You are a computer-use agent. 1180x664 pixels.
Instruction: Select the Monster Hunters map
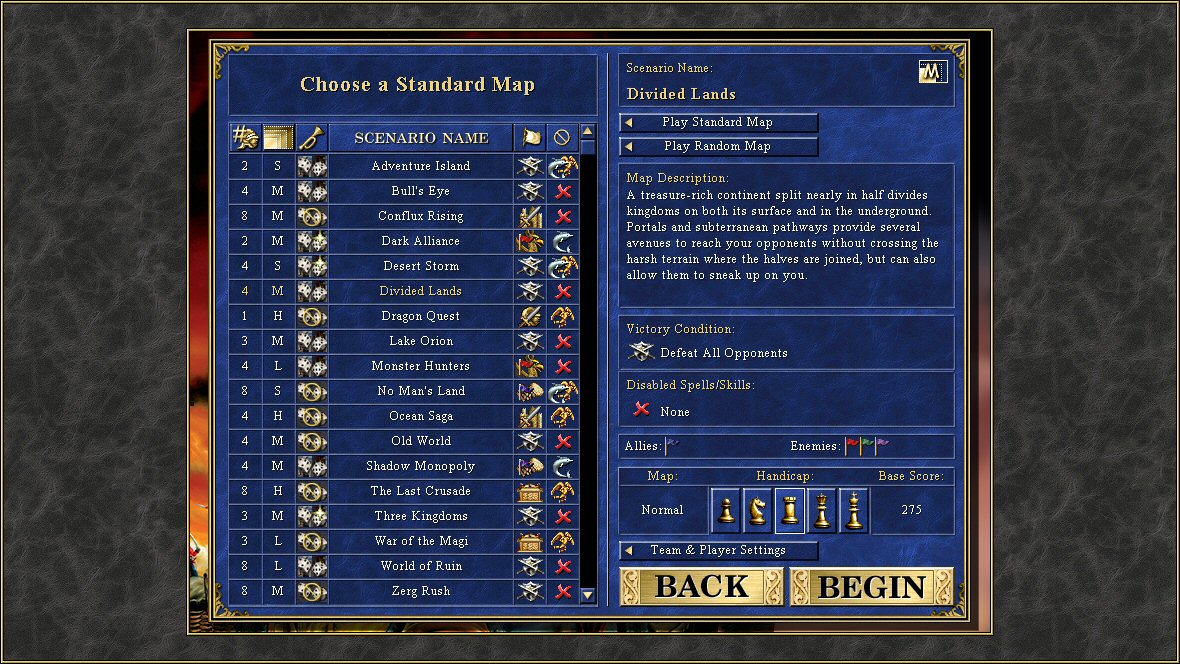(420, 366)
